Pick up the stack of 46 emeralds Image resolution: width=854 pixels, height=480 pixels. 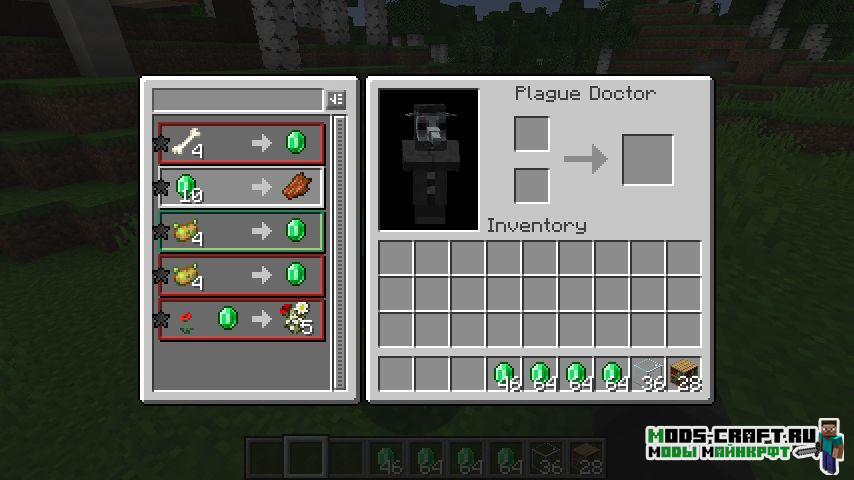(x=504, y=374)
